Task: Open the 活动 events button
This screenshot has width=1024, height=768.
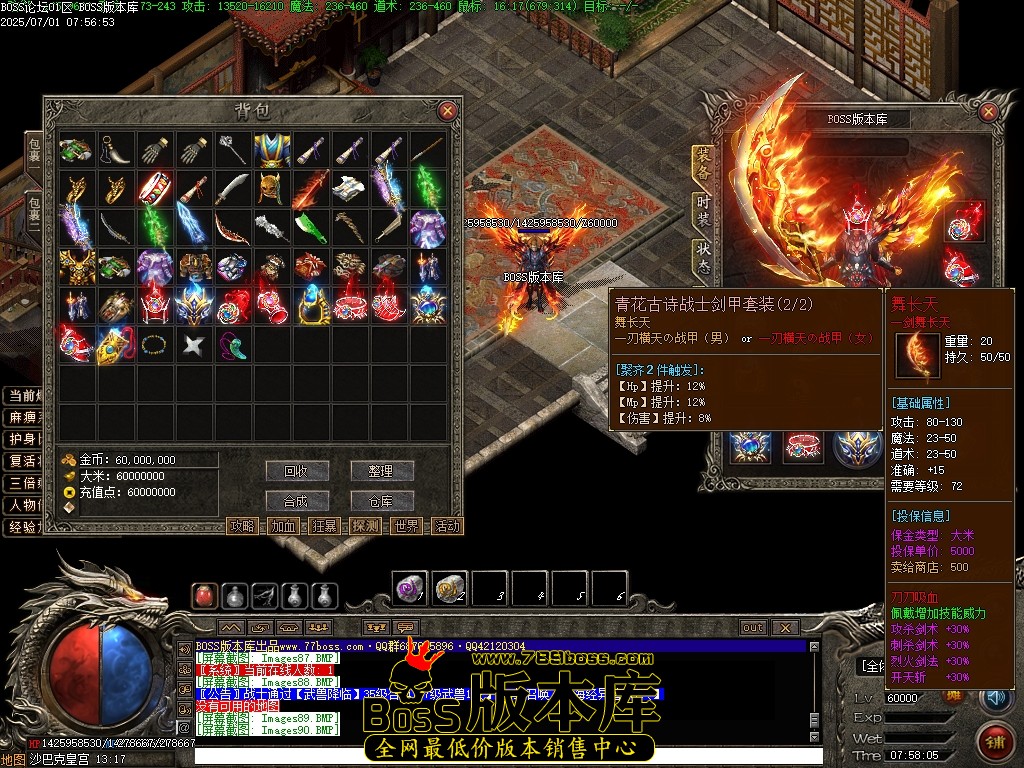Action: 447,526
